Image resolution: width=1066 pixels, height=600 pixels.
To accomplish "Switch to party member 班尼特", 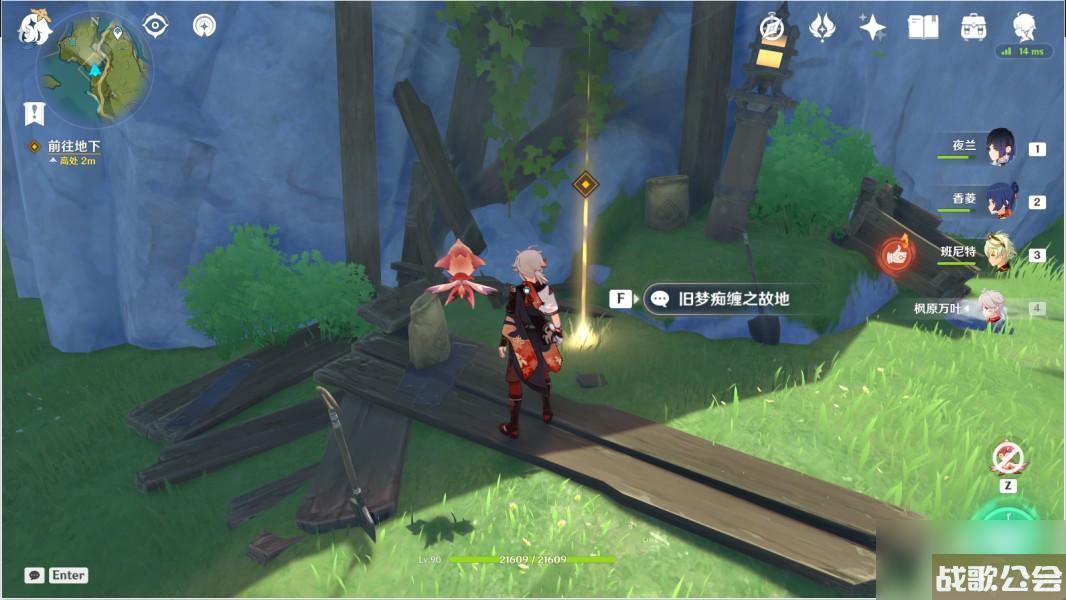I will pyautogui.click(x=1000, y=252).
